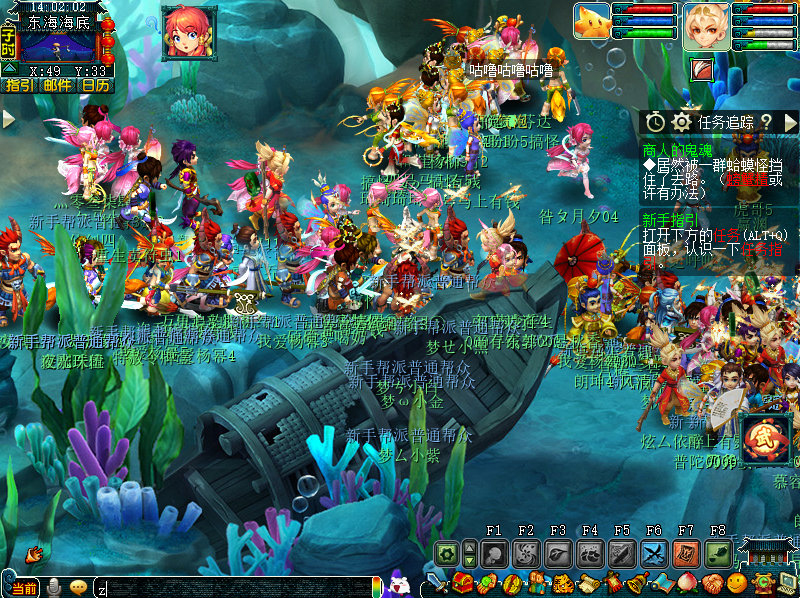The height and width of the screenshot is (598, 800).
Task: Use the F8 green teapot skill
Action: pos(718,553)
